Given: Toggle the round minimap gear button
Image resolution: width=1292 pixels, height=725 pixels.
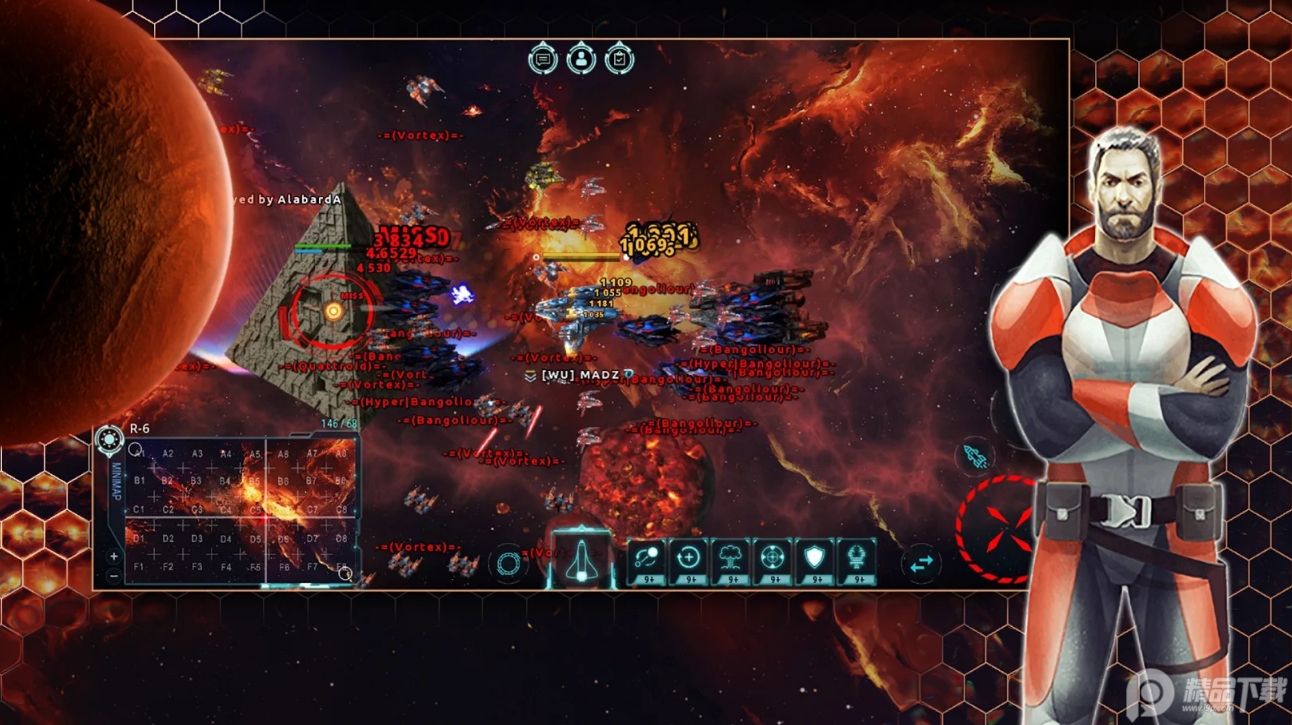Looking at the screenshot, I should [109, 438].
